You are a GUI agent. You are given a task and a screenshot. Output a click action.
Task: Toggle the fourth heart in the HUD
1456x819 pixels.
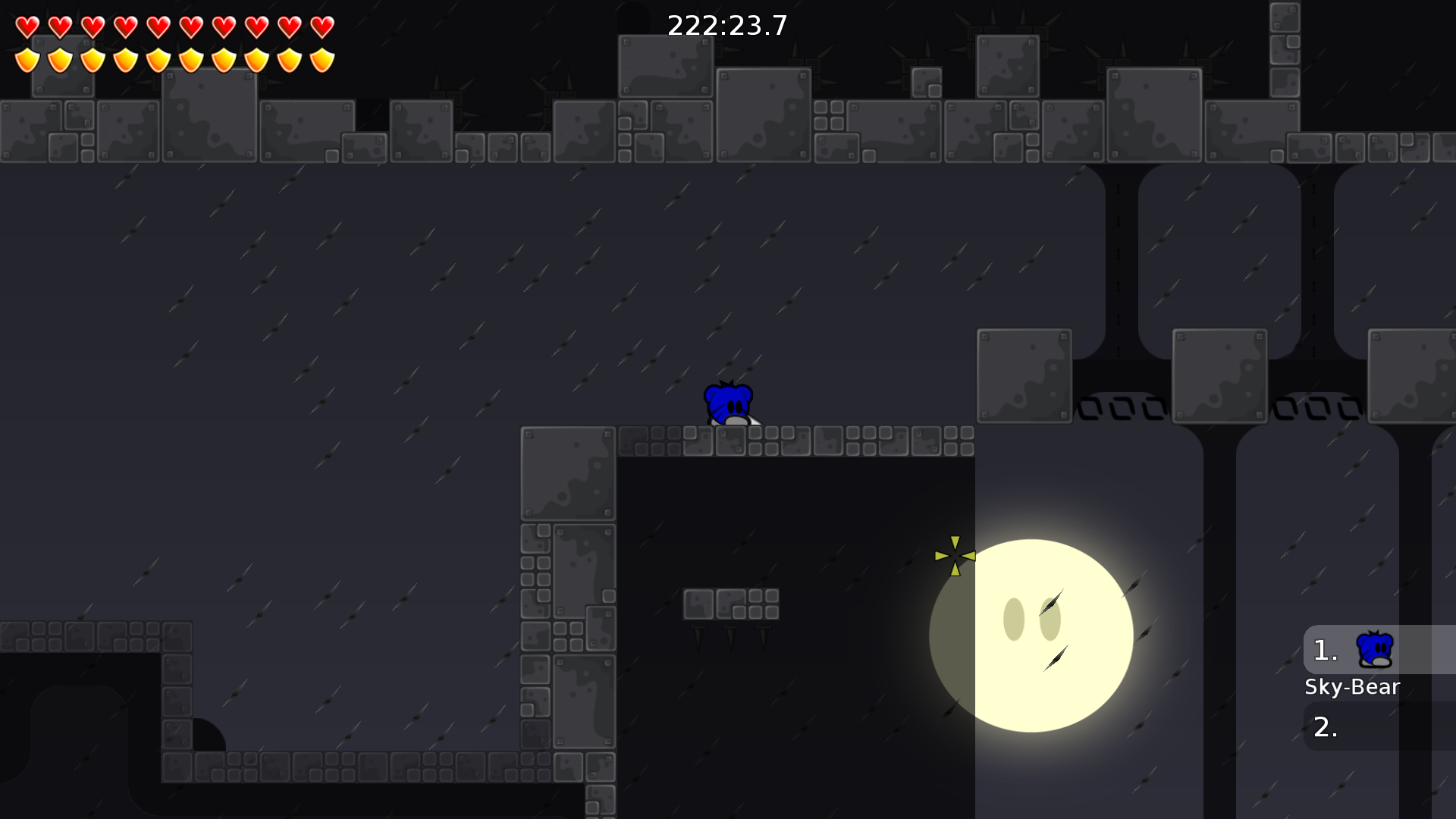[x=126, y=27]
